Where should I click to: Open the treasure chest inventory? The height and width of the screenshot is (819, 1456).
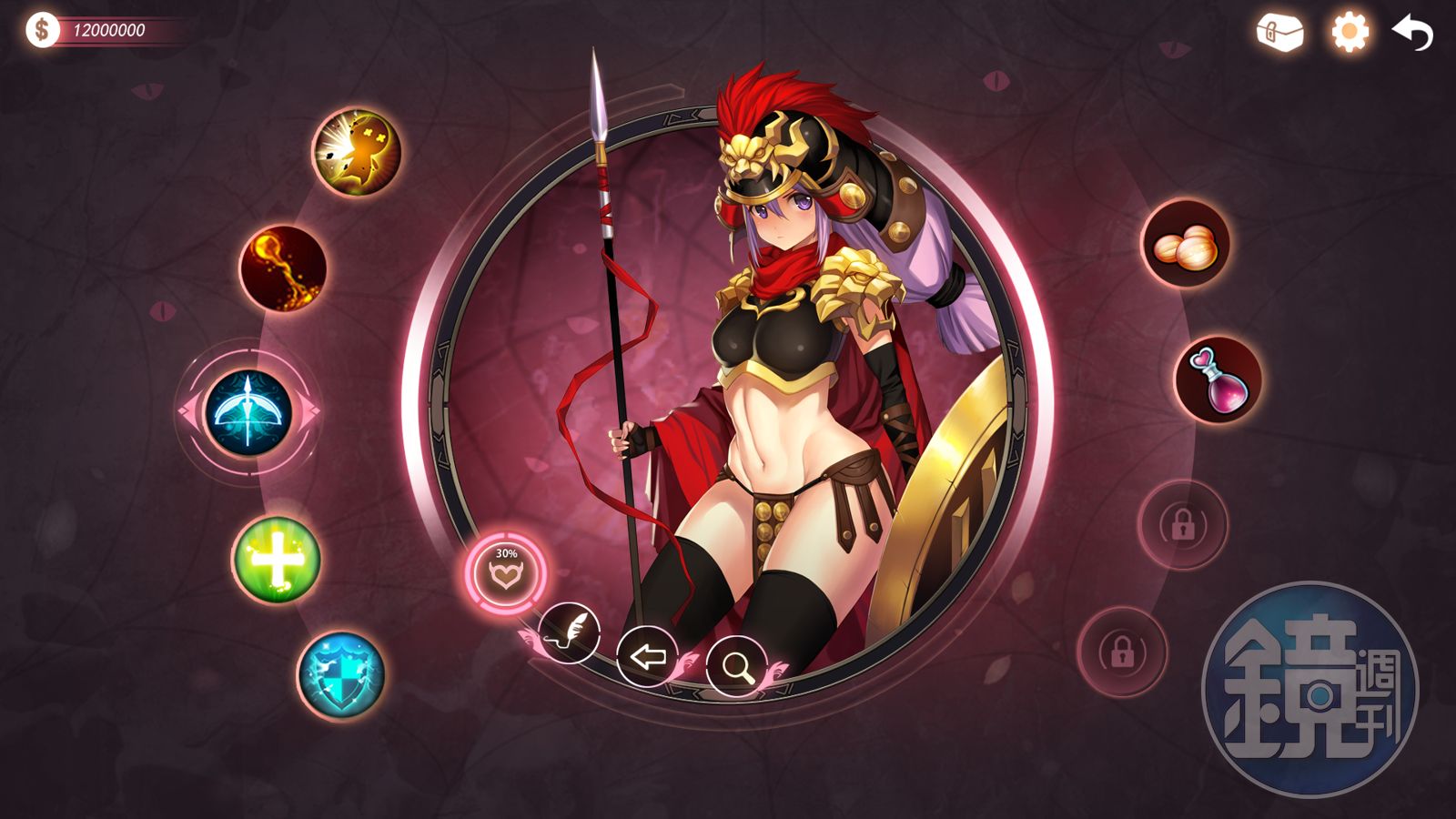(1279, 33)
